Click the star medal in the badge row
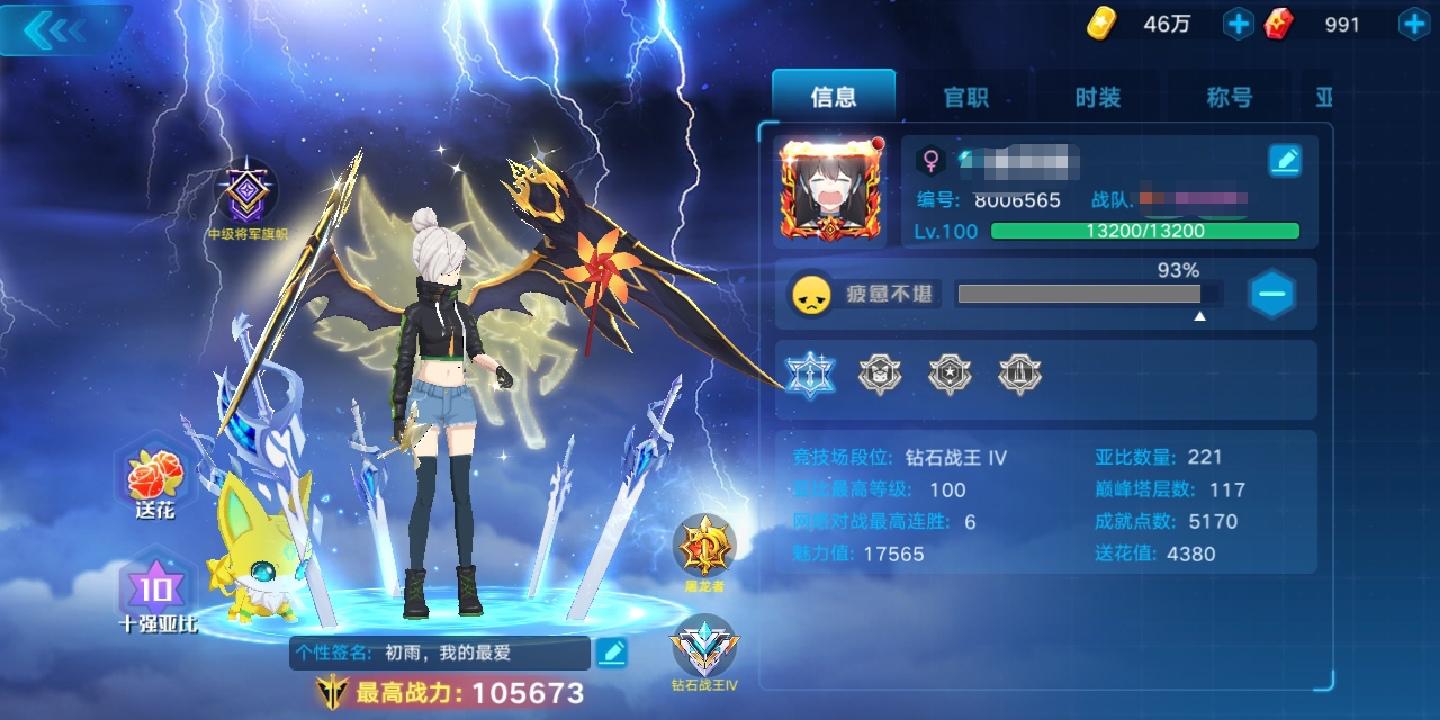Image resolution: width=1440 pixels, height=720 pixels. [x=950, y=374]
